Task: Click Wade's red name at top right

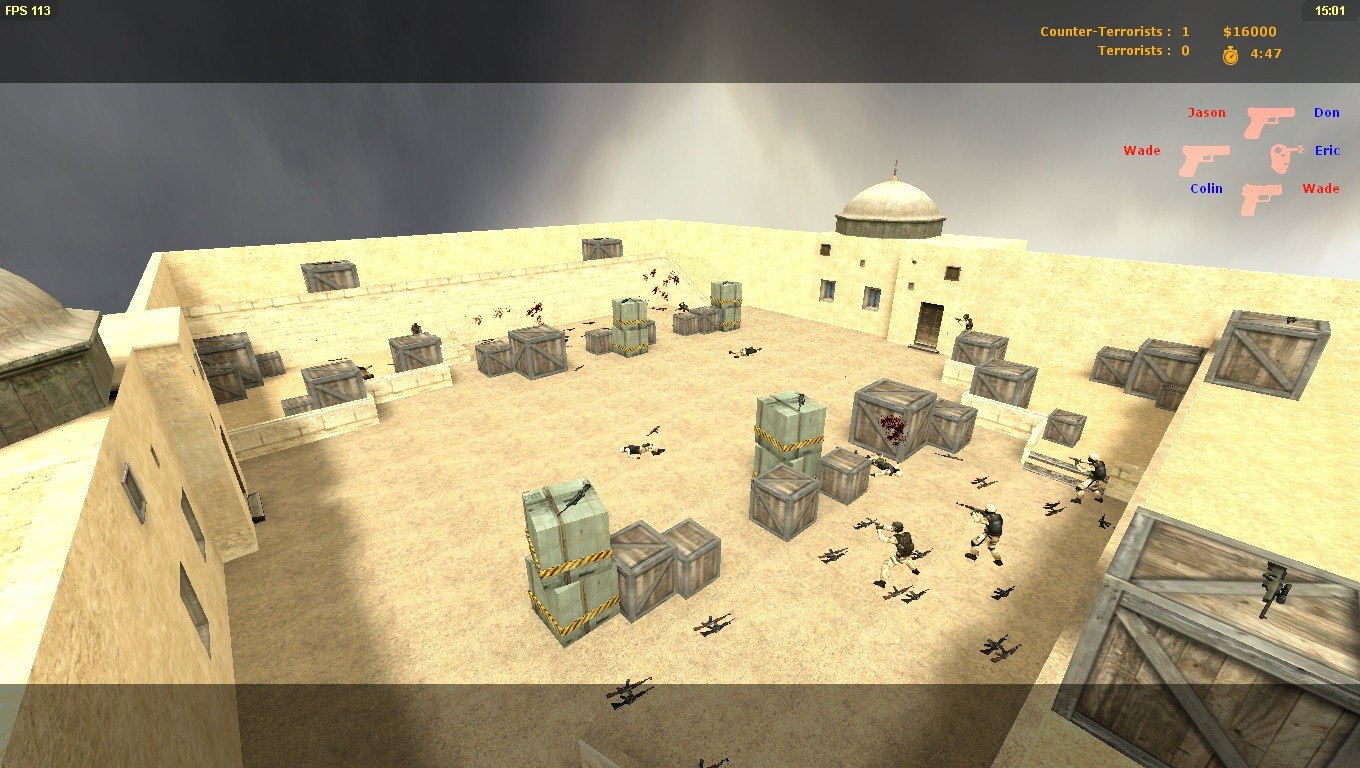Action: pyautogui.click(x=1320, y=188)
